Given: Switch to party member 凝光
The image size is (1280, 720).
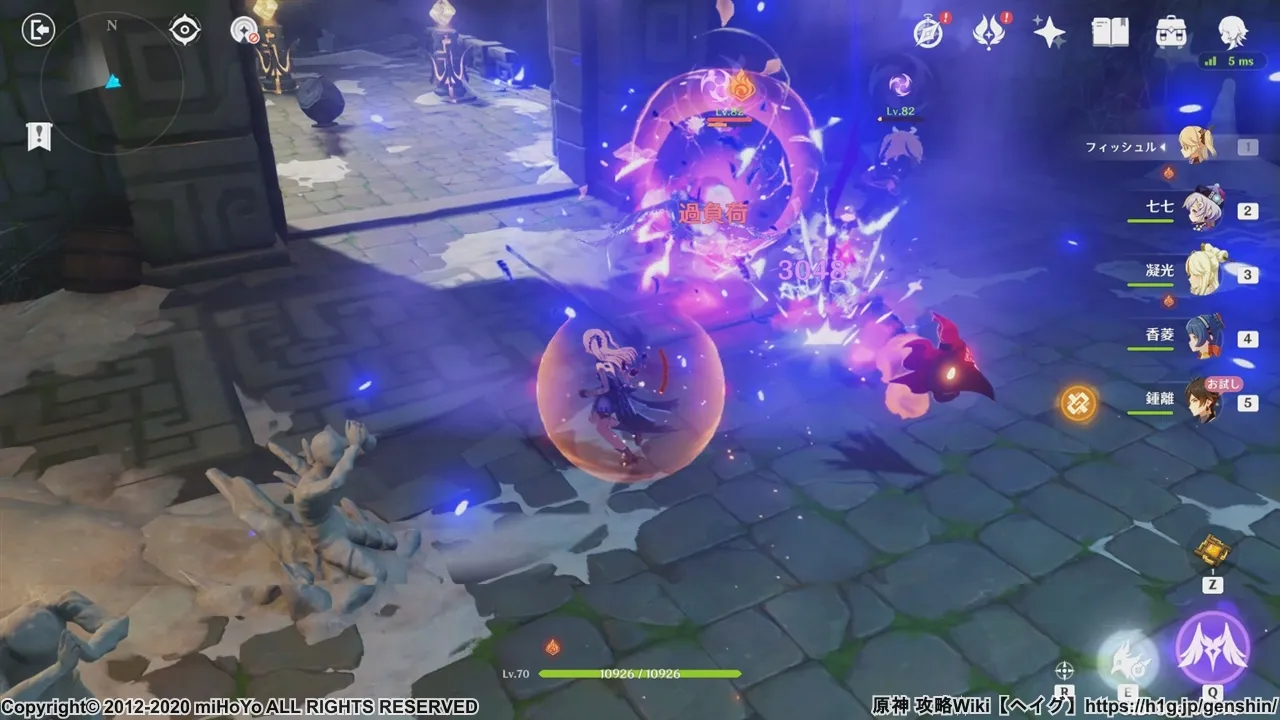Looking at the screenshot, I should [1198, 274].
